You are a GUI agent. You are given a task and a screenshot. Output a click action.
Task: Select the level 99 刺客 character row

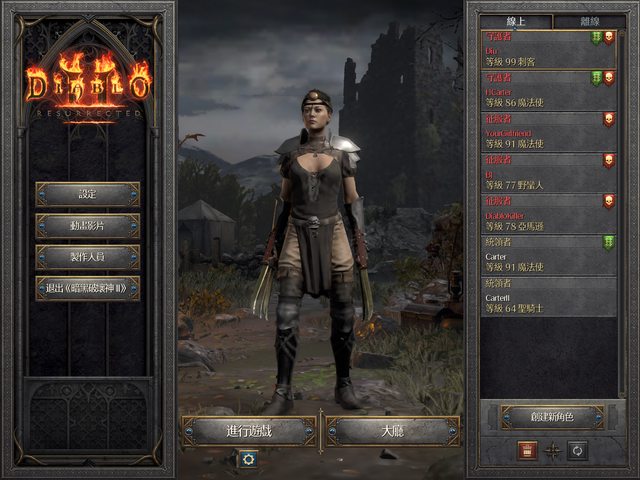click(x=547, y=50)
